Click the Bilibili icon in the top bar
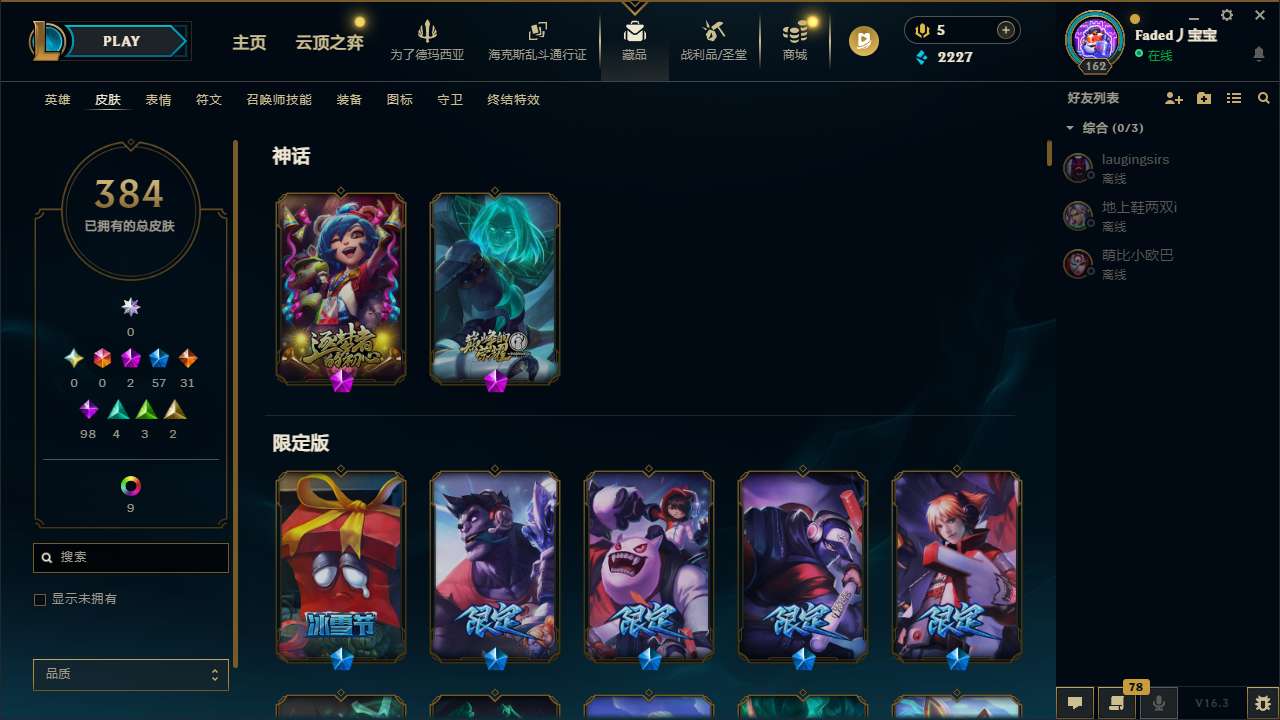The image size is (1280, 720). 862,41
